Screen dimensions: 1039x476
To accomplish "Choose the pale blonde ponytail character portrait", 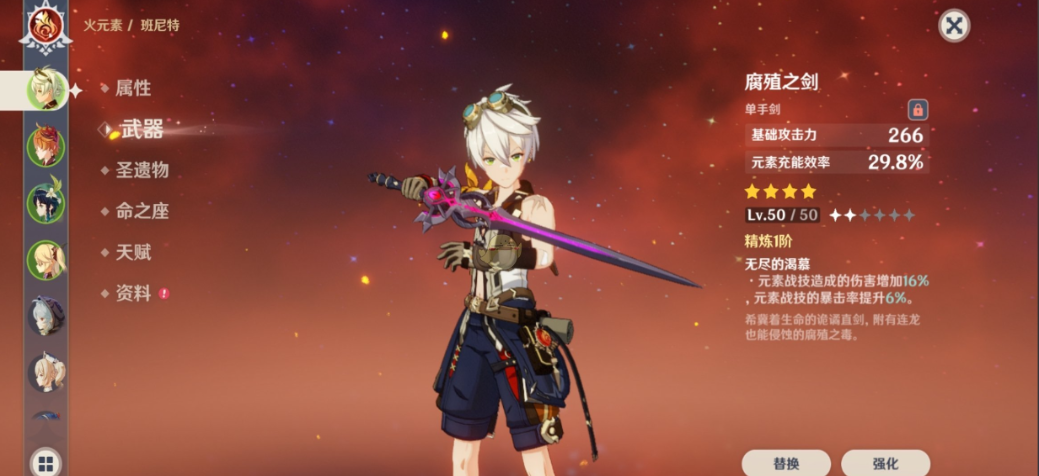I will click(x=46, y=373).
